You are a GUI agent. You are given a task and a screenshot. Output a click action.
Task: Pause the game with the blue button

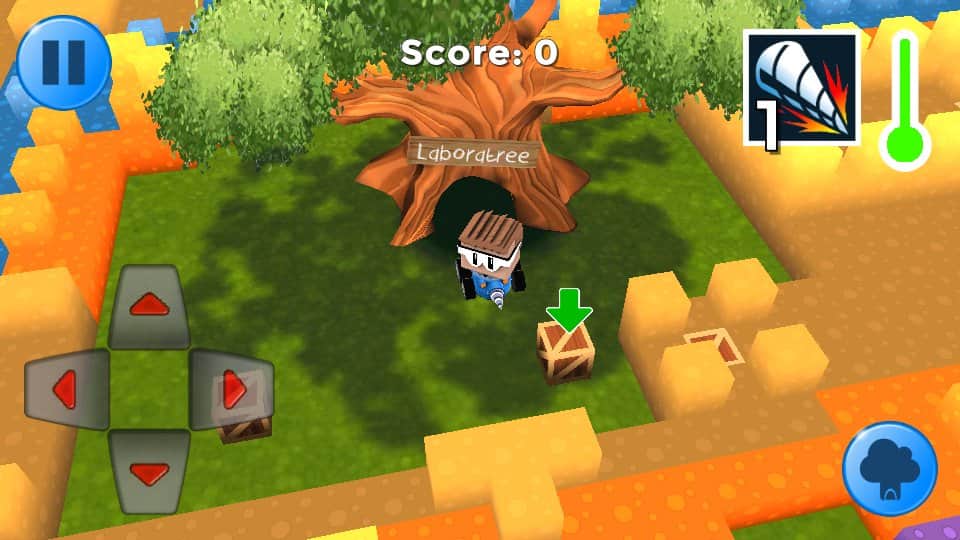point(64,61)
